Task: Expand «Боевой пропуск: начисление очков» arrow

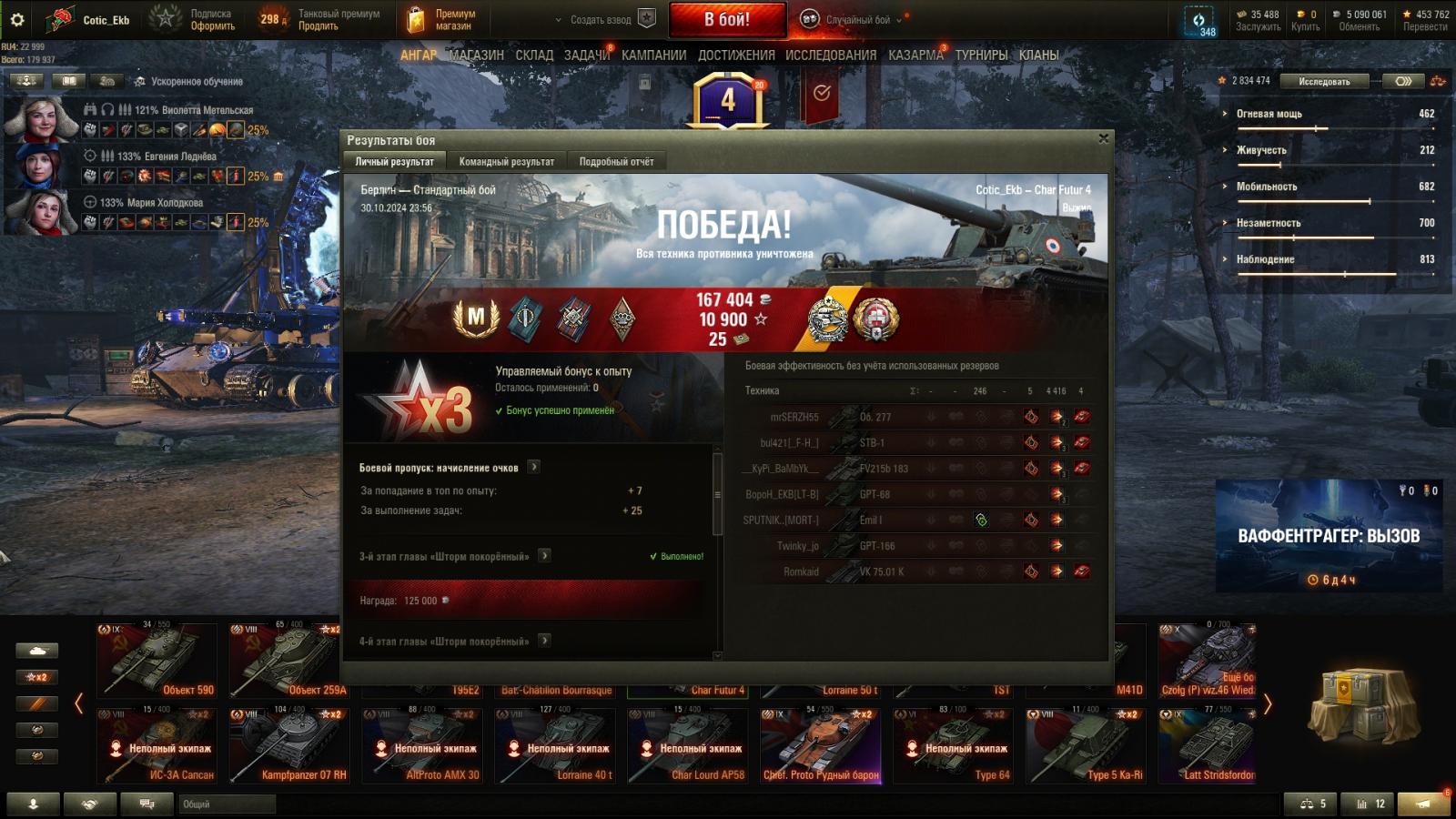Action: tap(534, 467)
